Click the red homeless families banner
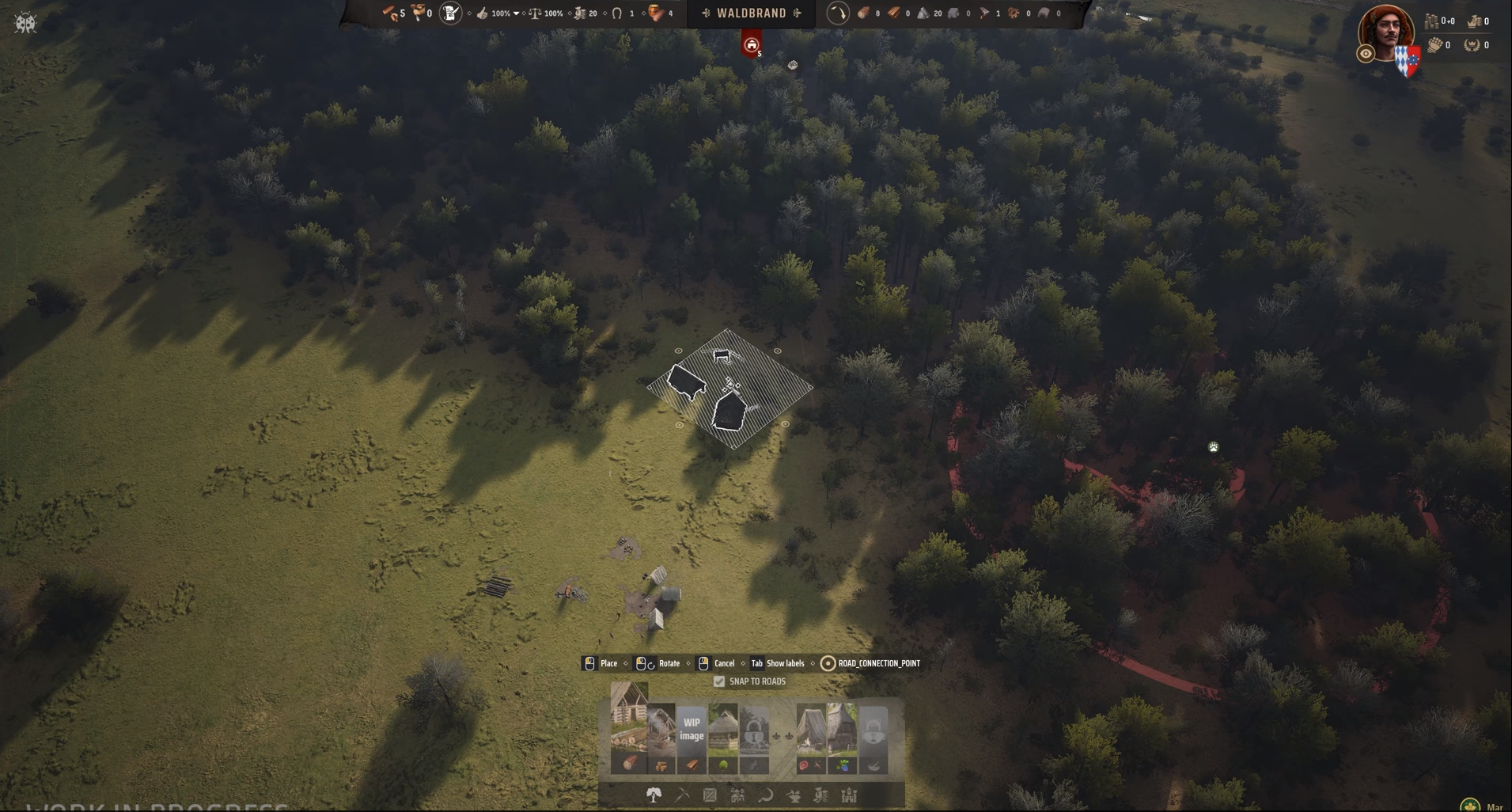This screenshot has width=1512, height=812. pyautogui.click(x=751, y=45)
